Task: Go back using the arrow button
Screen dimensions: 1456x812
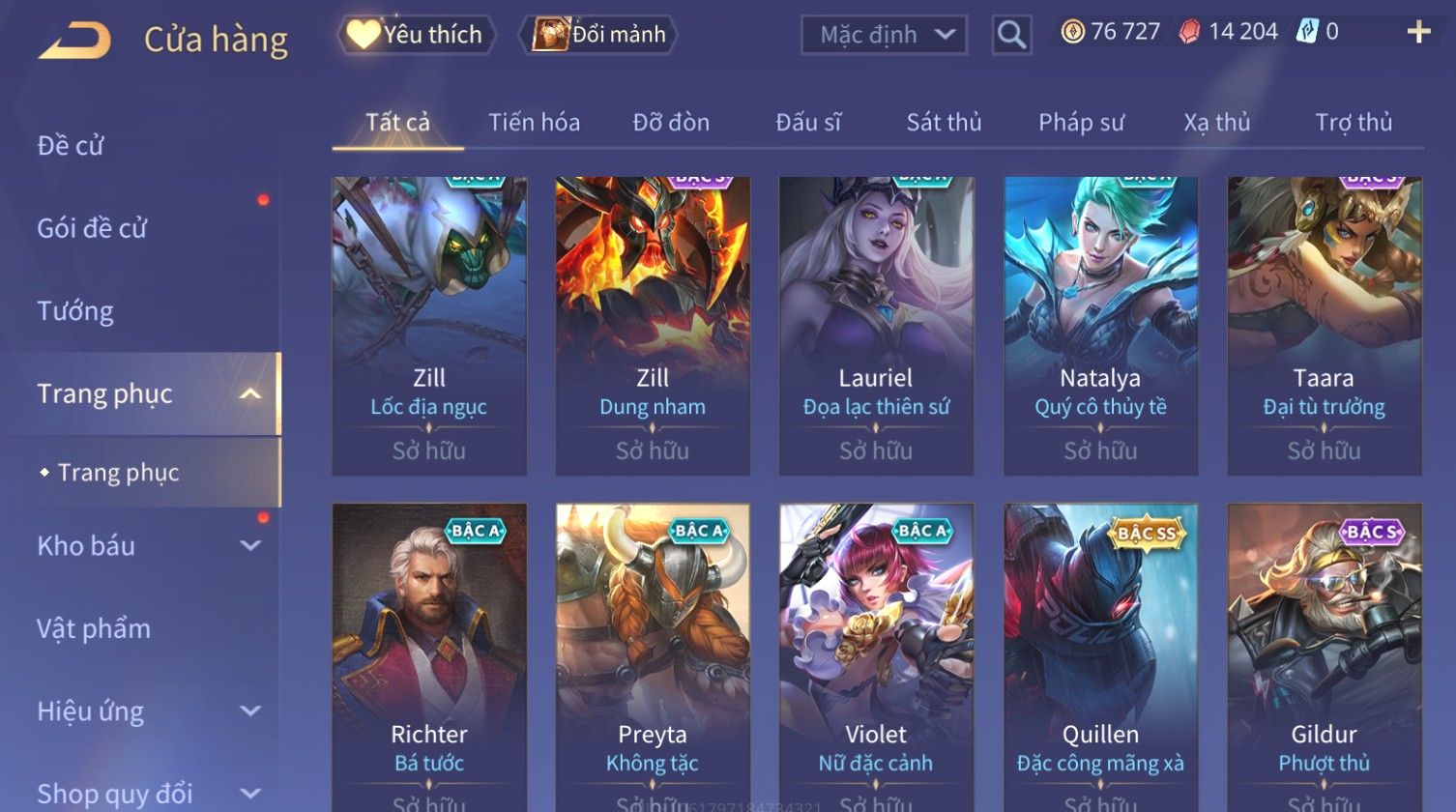Action: pos(74,41)
